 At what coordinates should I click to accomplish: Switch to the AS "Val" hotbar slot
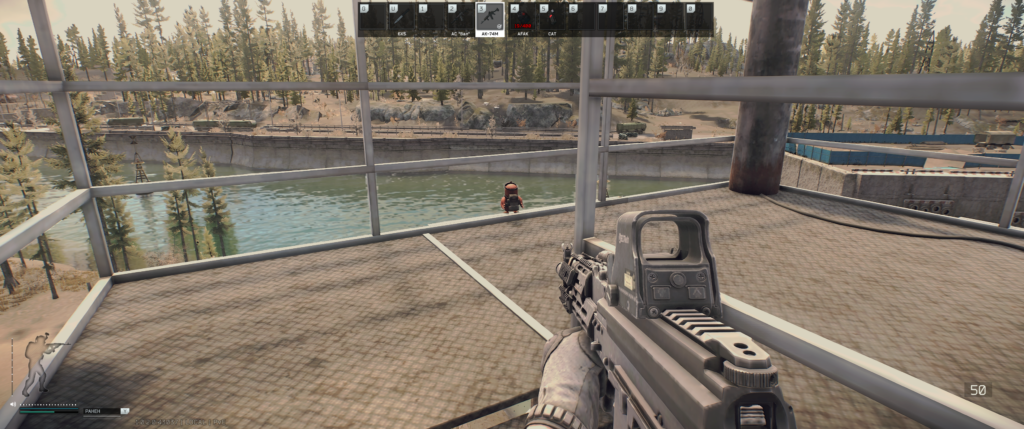tap(460, 19)
